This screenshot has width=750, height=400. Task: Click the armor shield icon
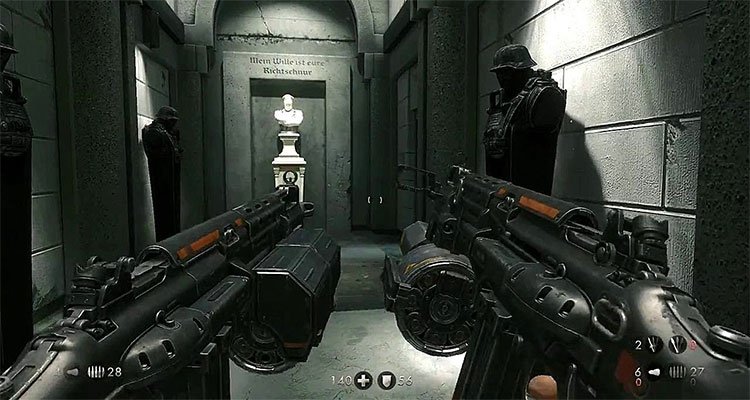[x=389, y=381]
